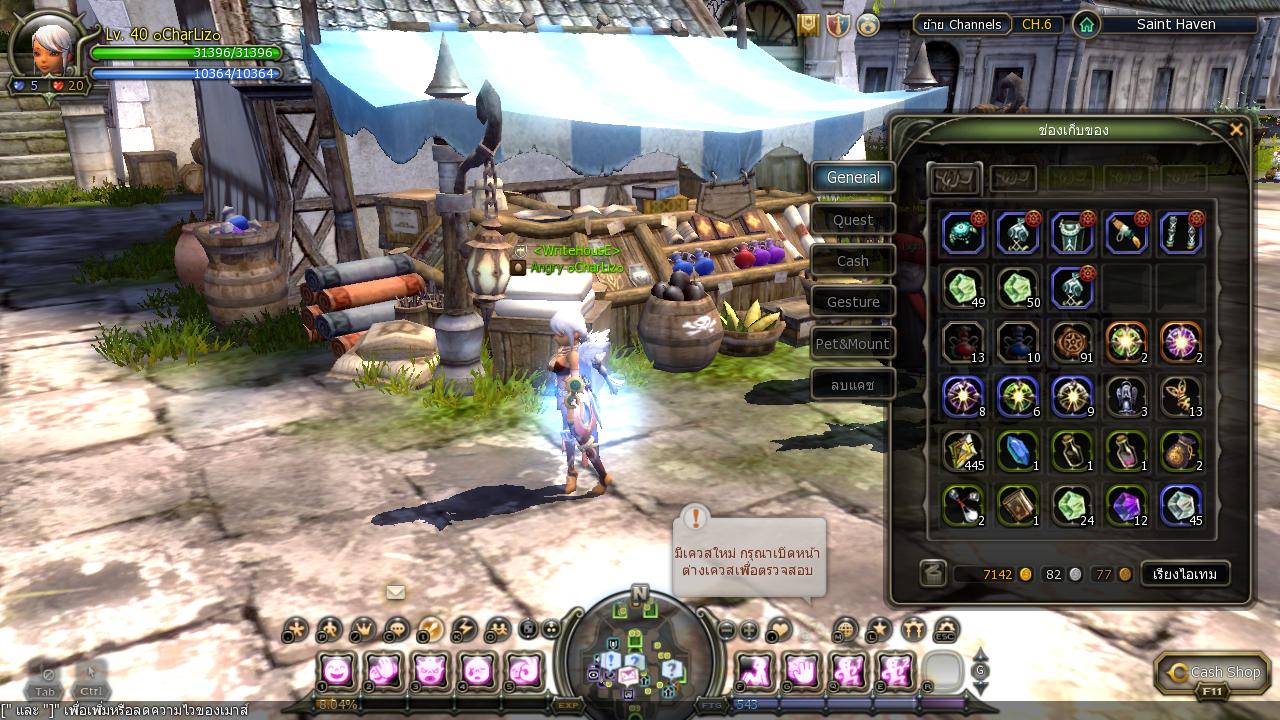Show the Cash items tab
The width and height of the screenshot is (1280, 720).
click(x=853, y=261)
